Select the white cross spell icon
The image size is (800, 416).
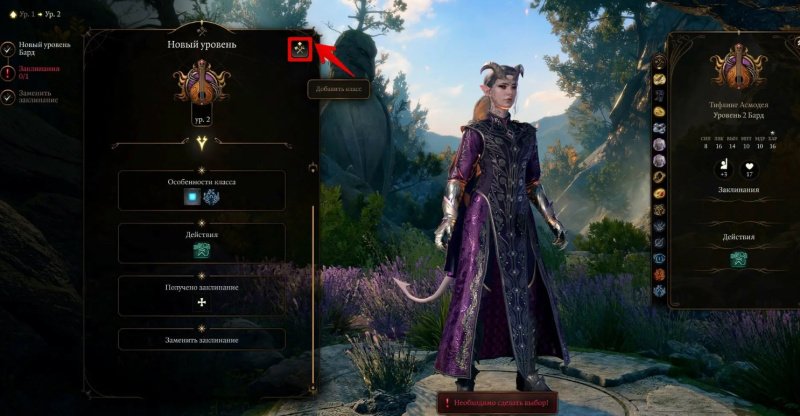coord(202,301)
